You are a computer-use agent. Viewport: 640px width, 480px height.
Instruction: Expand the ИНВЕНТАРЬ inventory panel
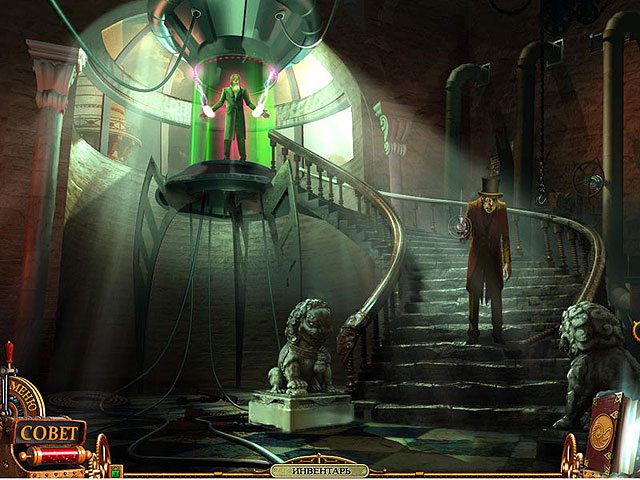click(320, 470)
